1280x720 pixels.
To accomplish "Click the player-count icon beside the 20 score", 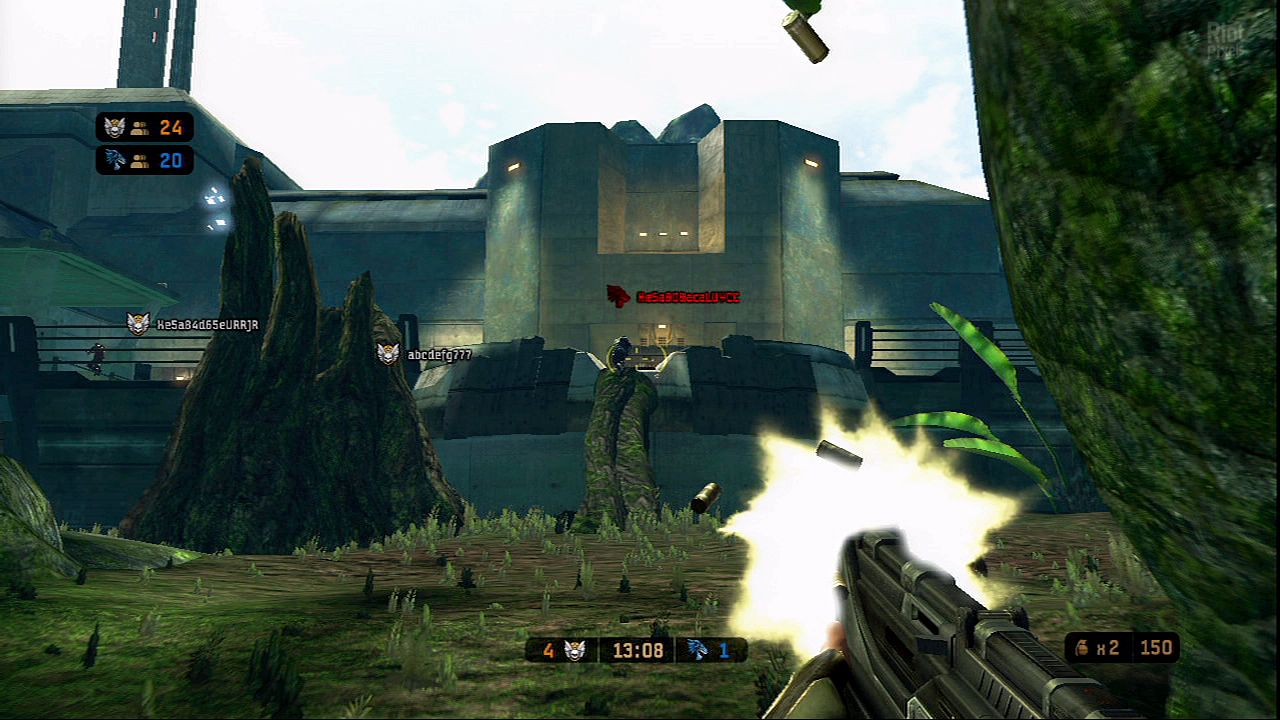I will tap(141, 160).
